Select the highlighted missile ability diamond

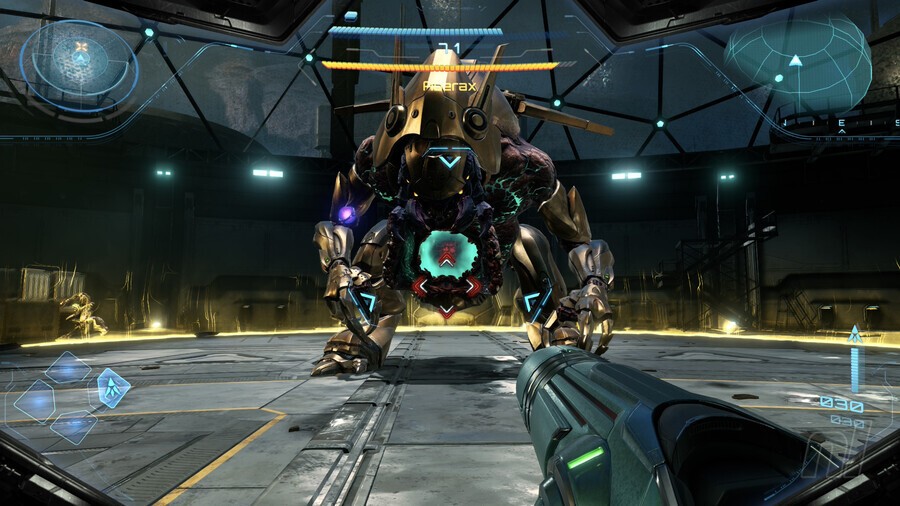tap(112, 387)
